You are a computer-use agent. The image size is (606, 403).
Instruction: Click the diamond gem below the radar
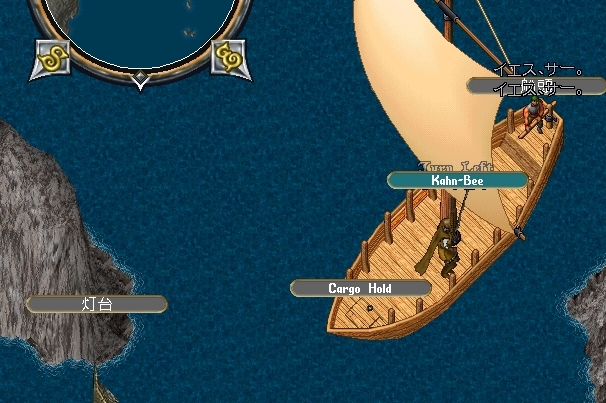141,84
